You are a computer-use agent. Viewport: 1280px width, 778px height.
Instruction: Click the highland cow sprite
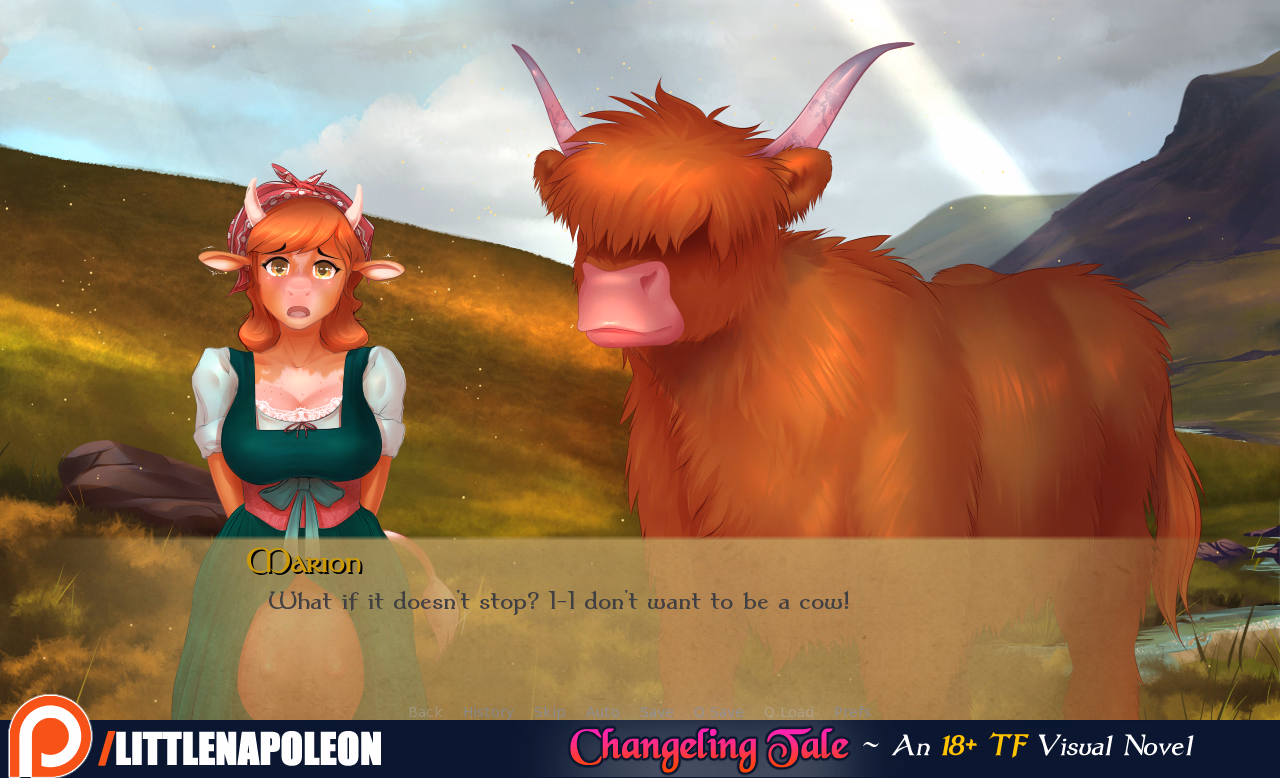pos(850,350)
